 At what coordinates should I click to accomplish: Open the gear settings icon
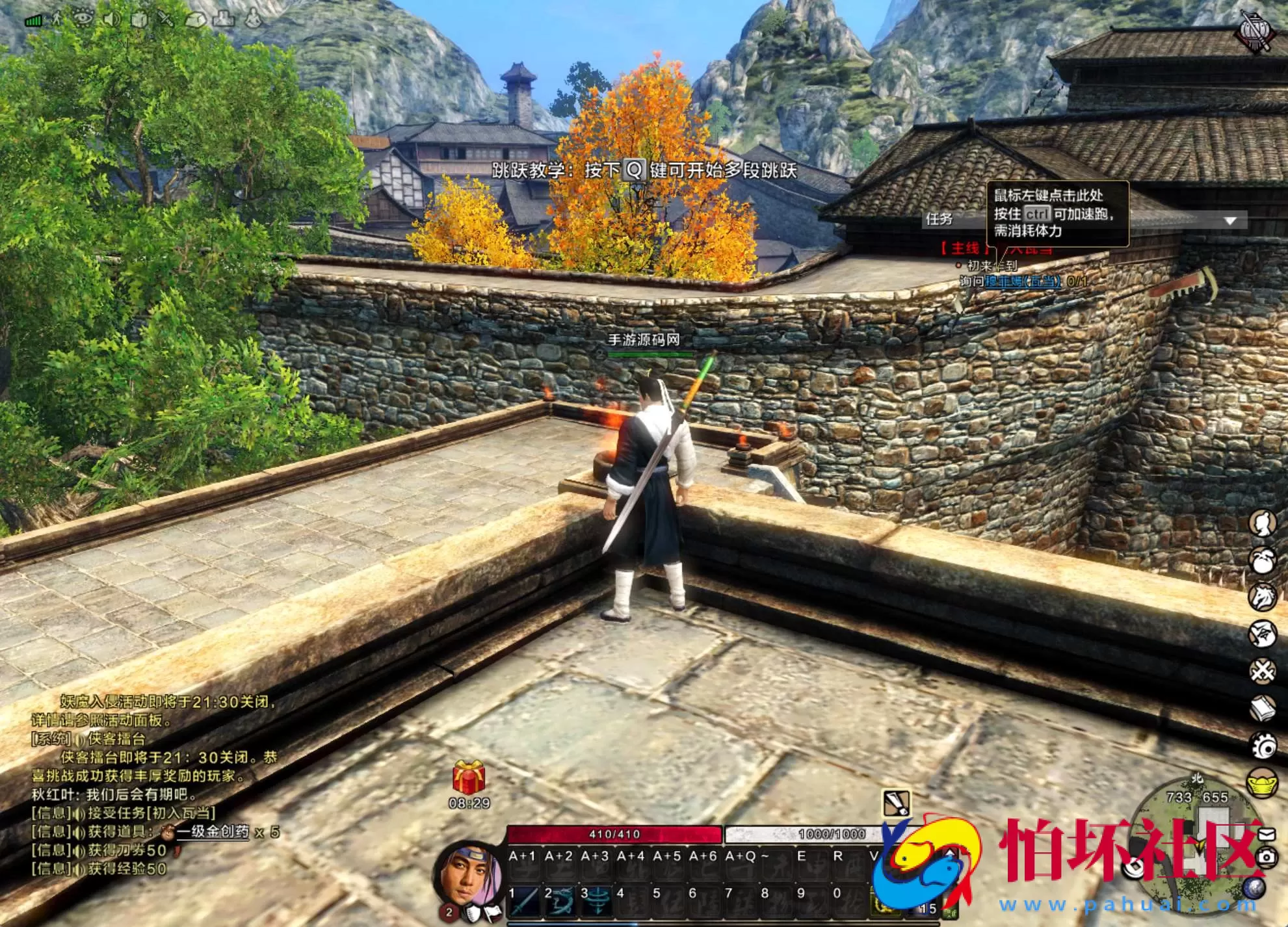(x=1263, y=746)
